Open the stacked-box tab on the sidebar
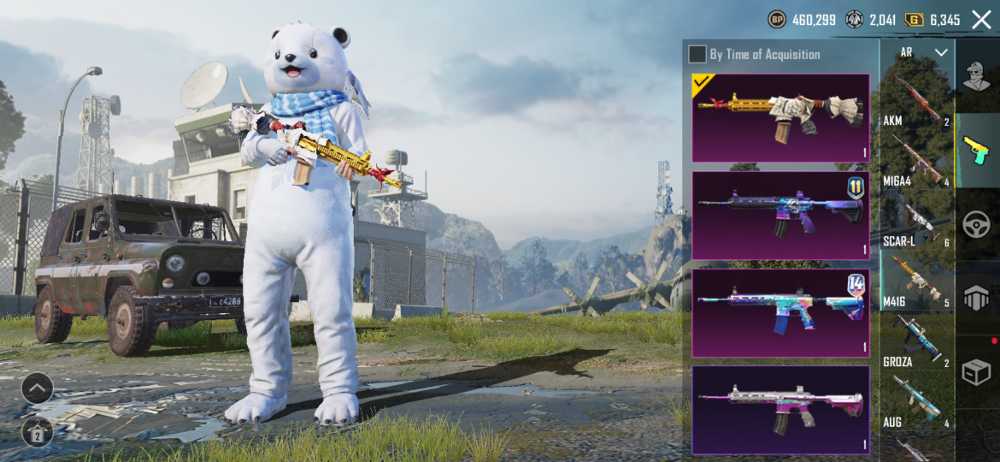The image size is (1000, 462). (x=977, y=298)
